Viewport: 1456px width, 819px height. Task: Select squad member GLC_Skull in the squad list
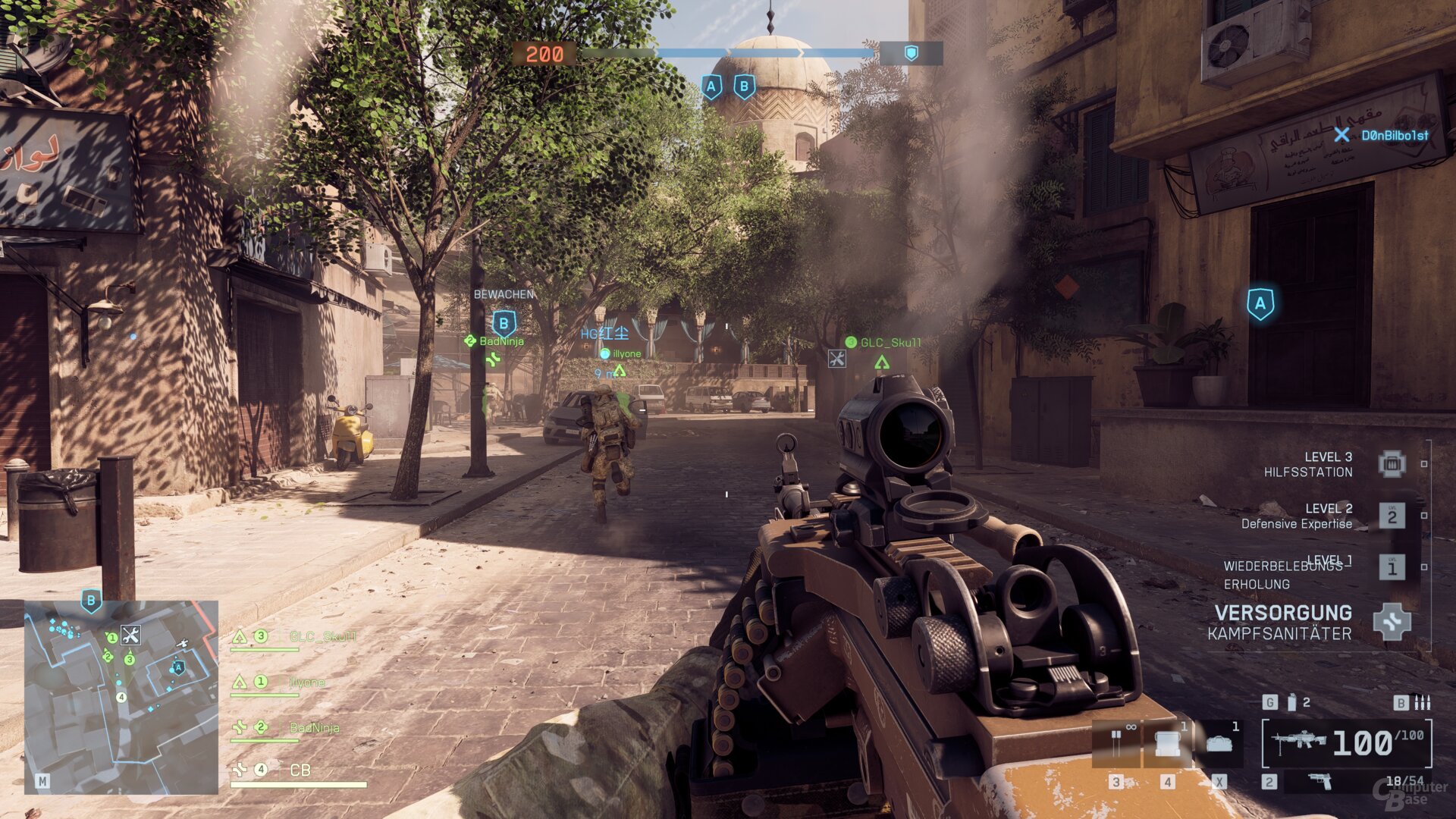(322, 637)
